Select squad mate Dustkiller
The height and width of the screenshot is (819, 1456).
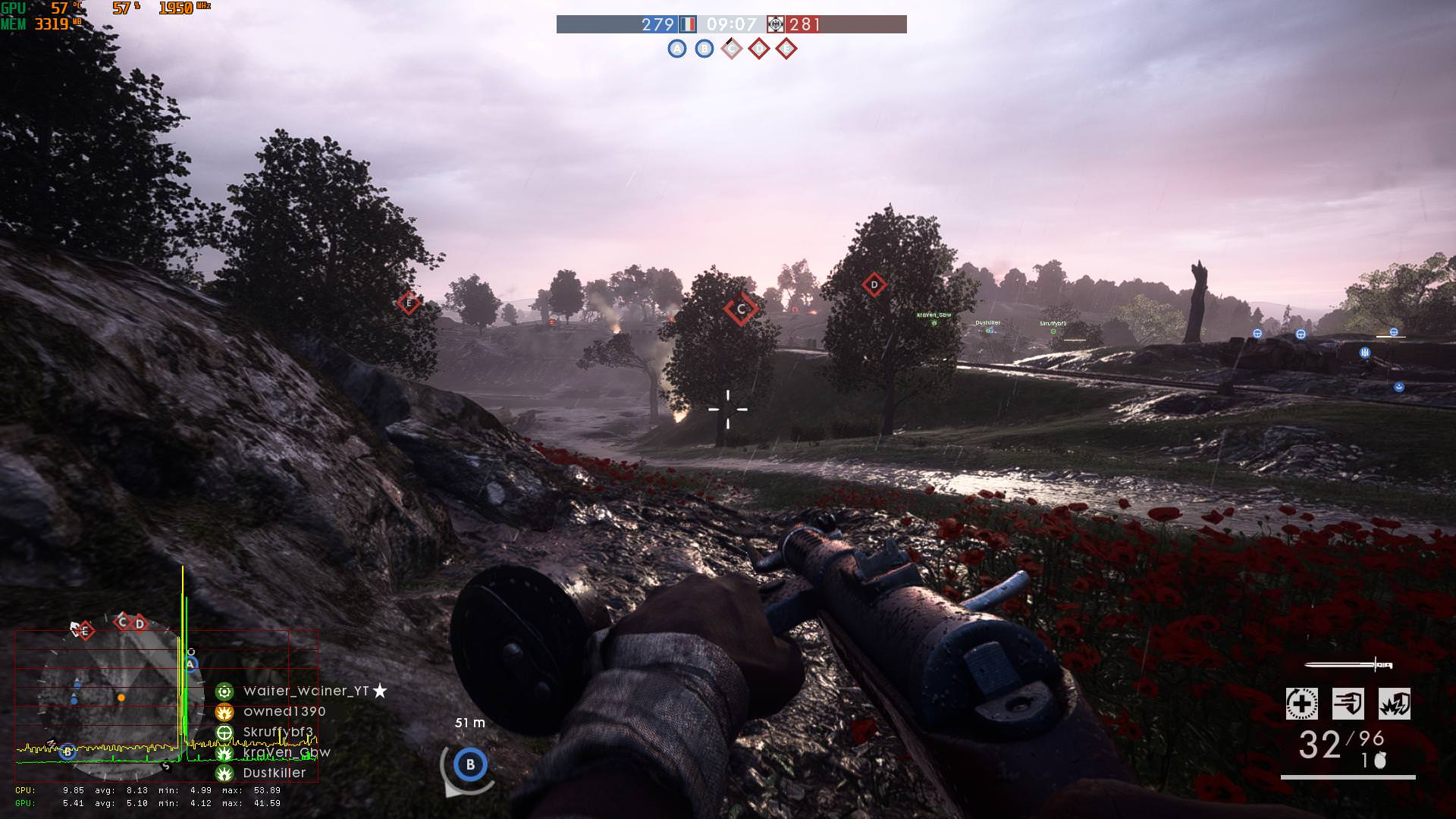tap(274, 773)
